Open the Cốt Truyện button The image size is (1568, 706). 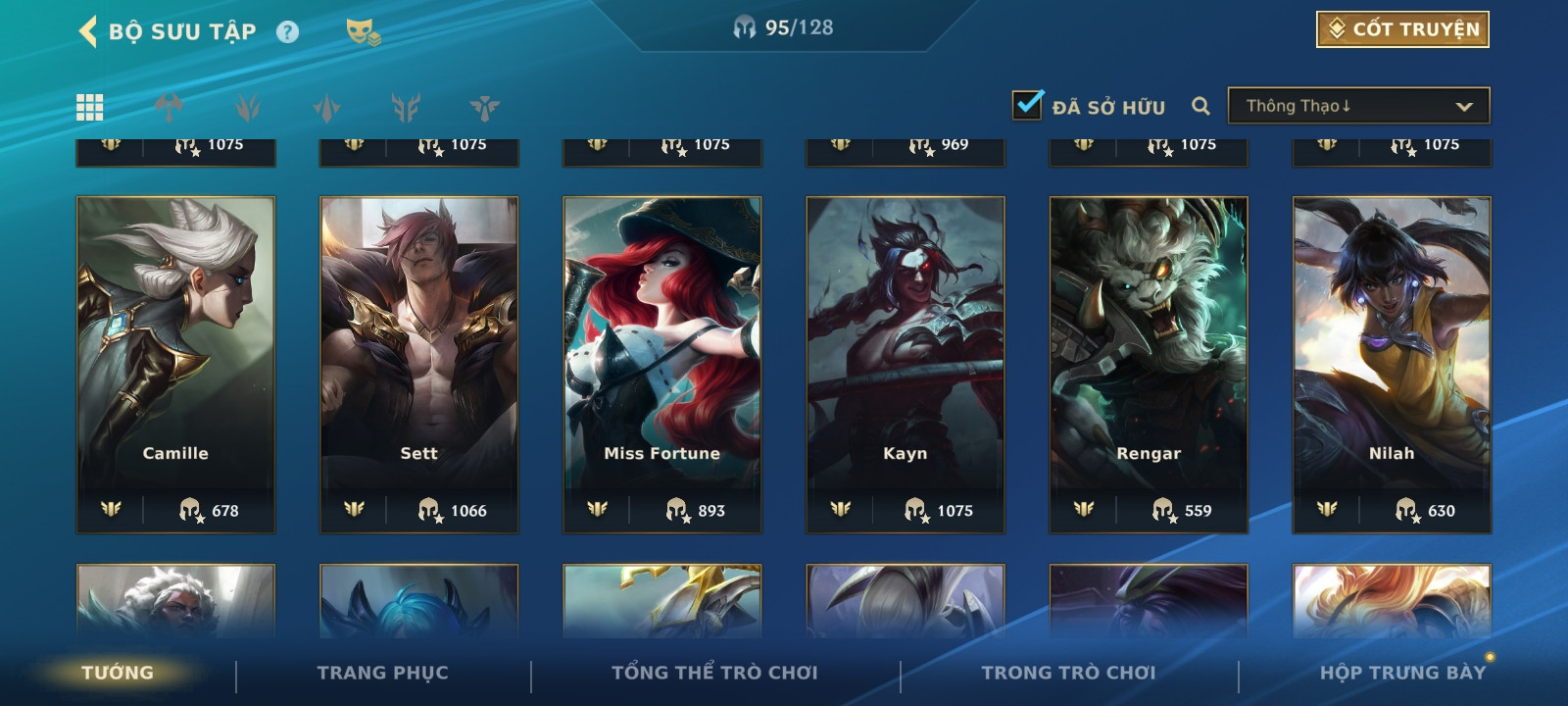[1402, 29]
